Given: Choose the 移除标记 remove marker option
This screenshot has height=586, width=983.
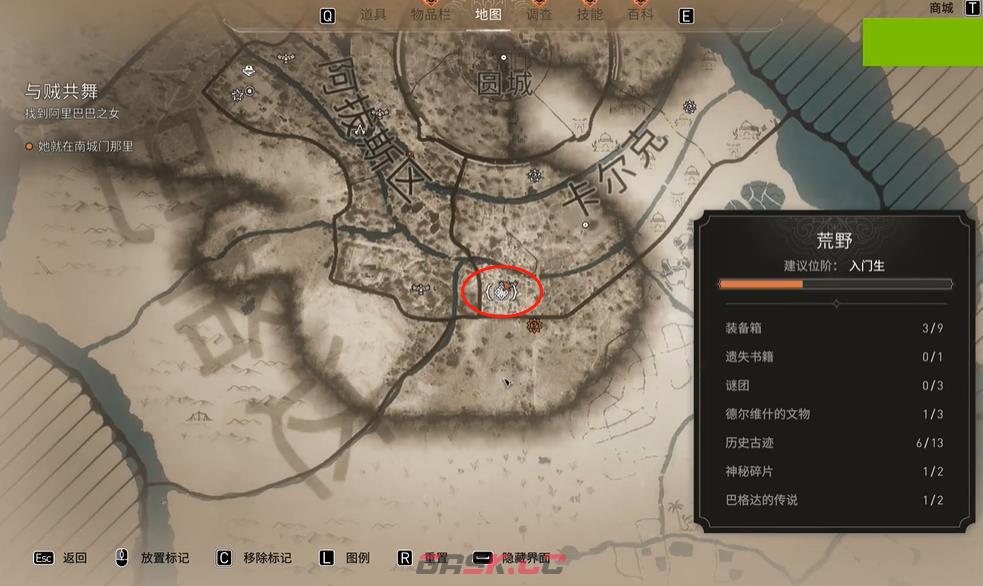Looking at the screenshot, I should click(267, 558).
